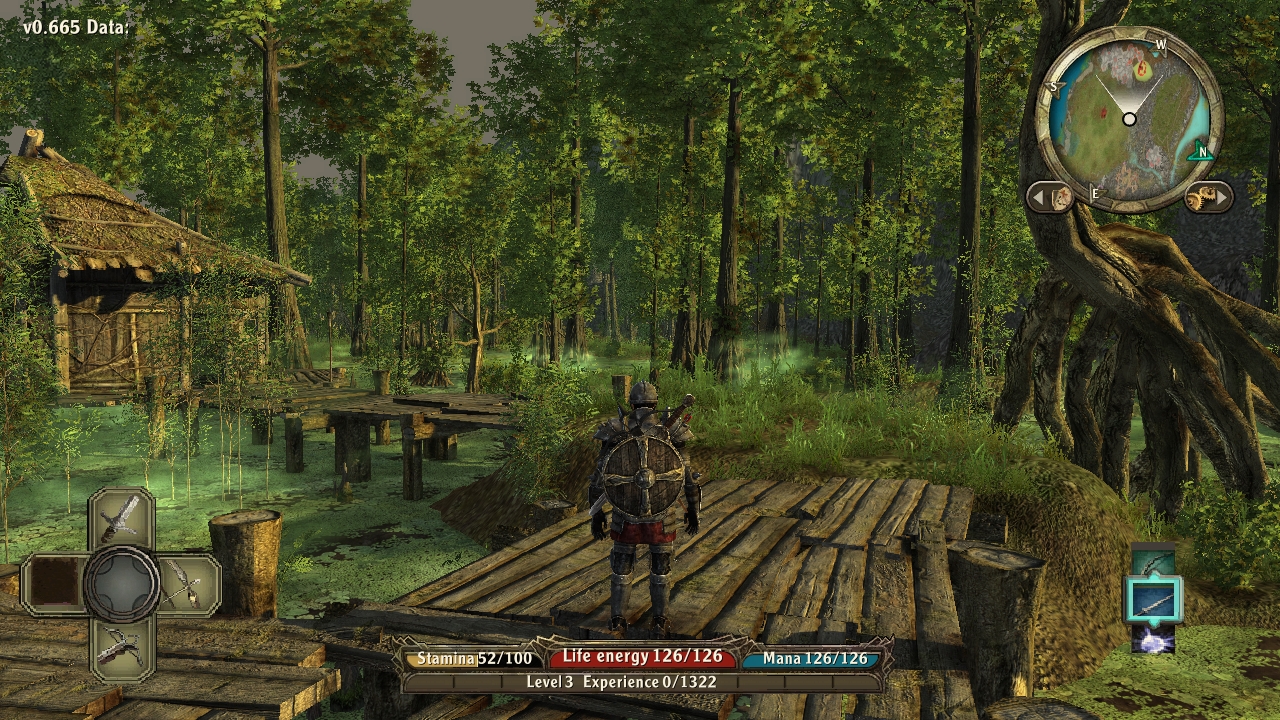Choose the crossbow quick slot
The image size is (1280, 720).
(122, 646)
